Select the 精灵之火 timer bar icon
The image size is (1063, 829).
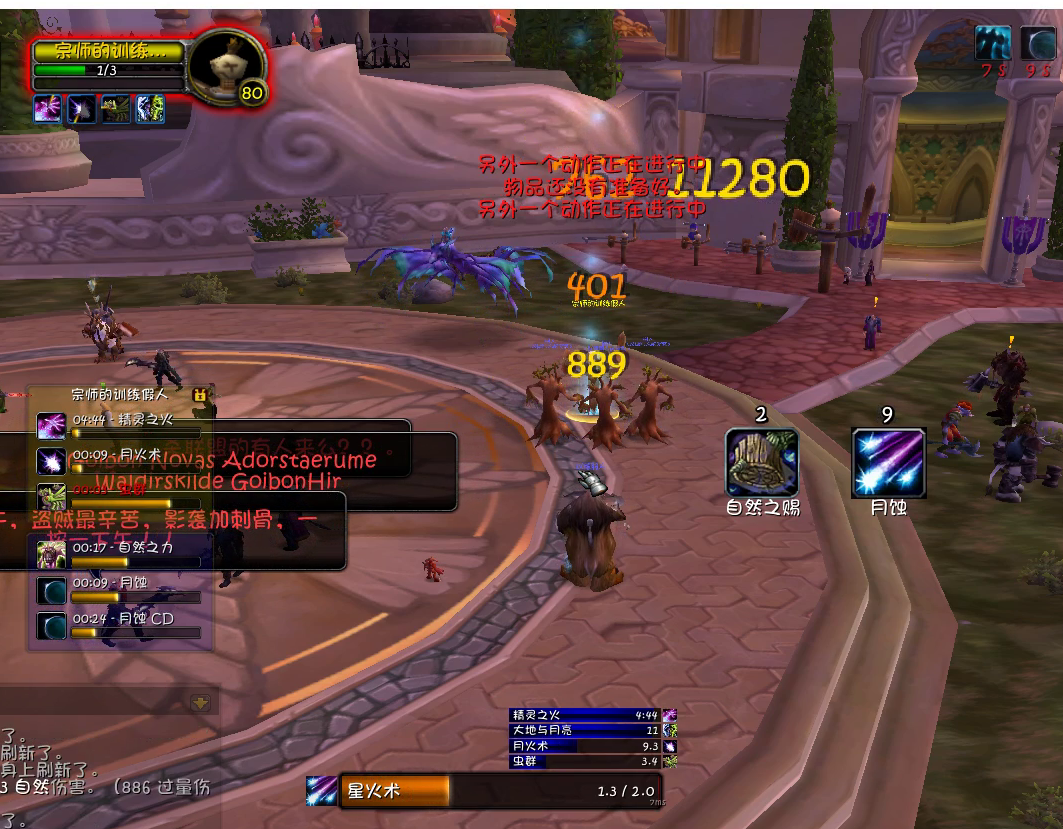tap(51, 426)
